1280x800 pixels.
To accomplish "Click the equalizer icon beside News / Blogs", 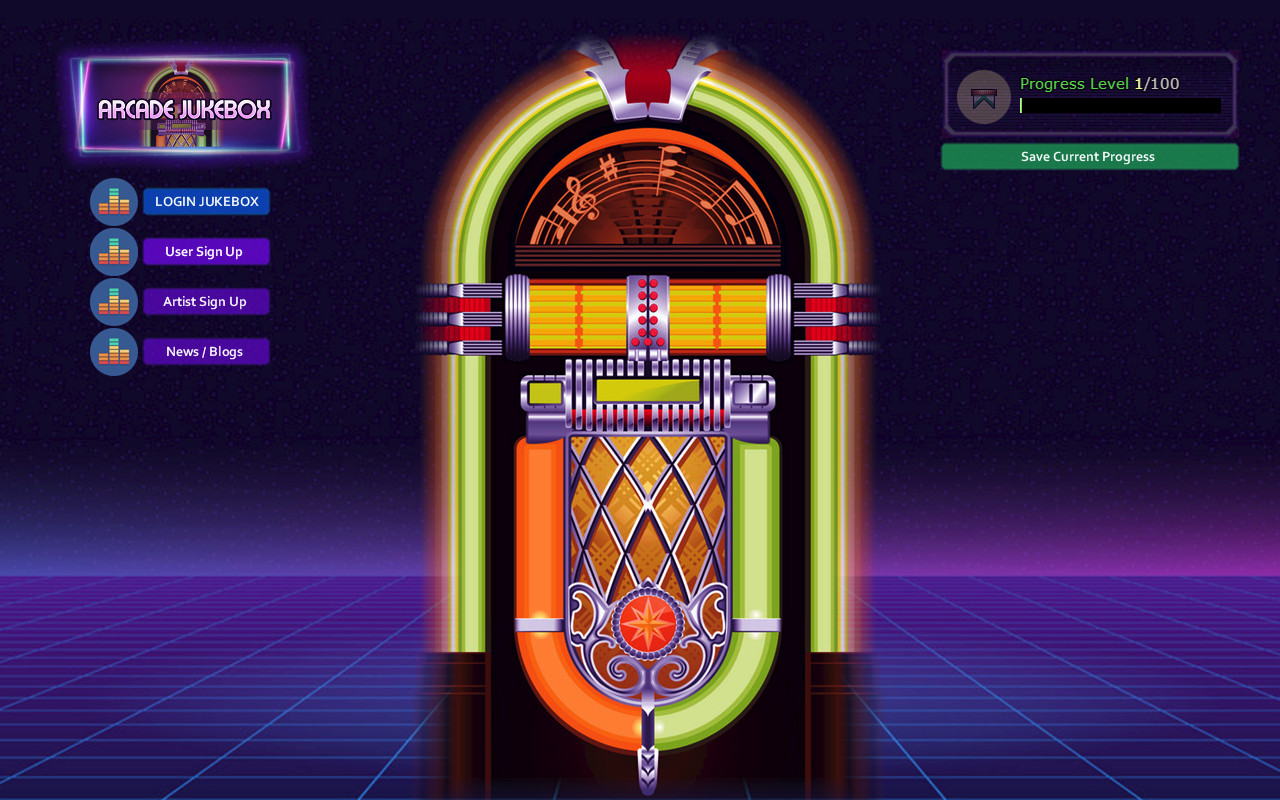I will [x=113, y=351].
